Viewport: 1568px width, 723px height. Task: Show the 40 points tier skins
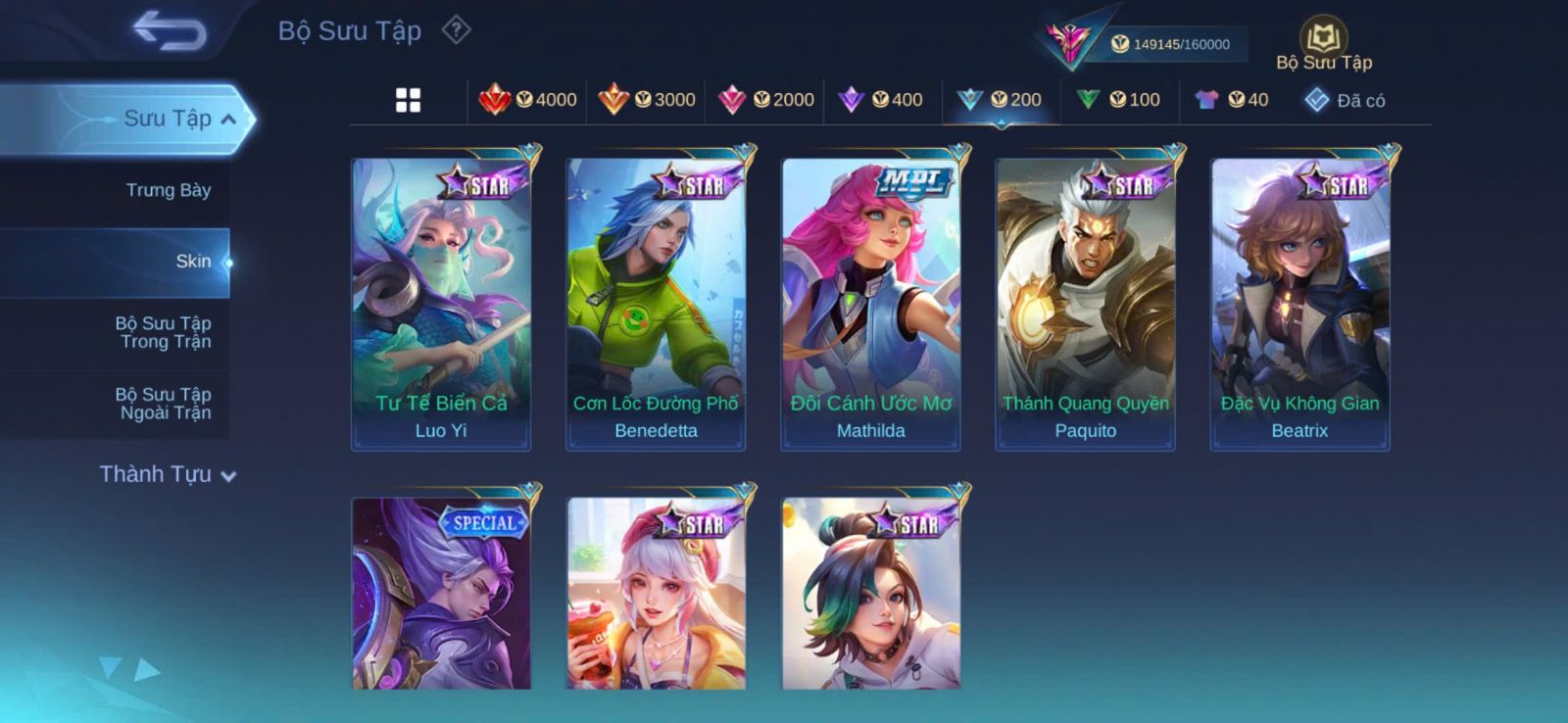click(1232, 100)
